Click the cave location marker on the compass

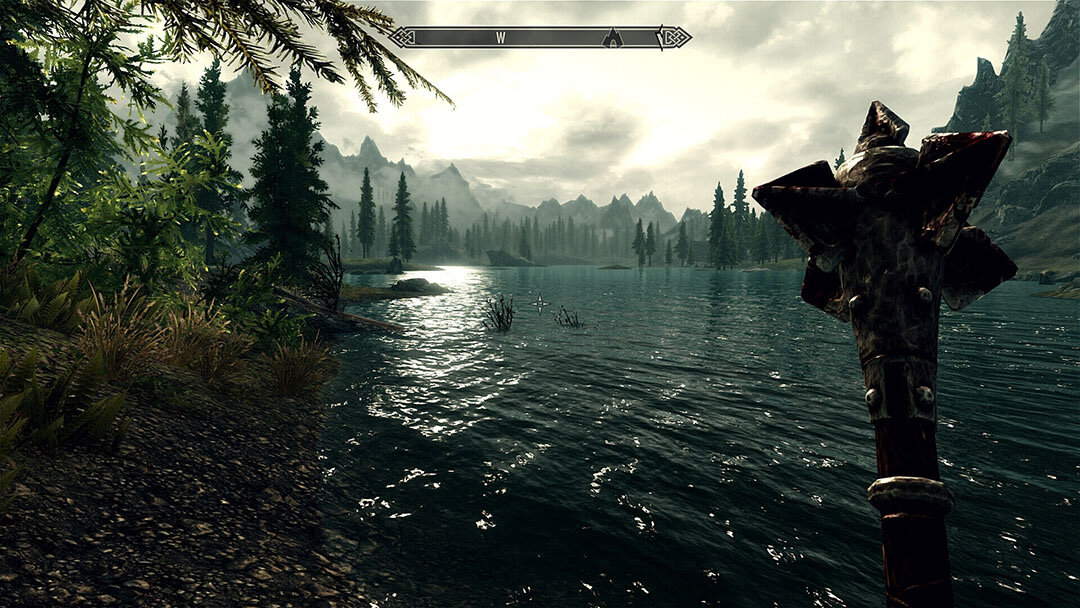612,38
